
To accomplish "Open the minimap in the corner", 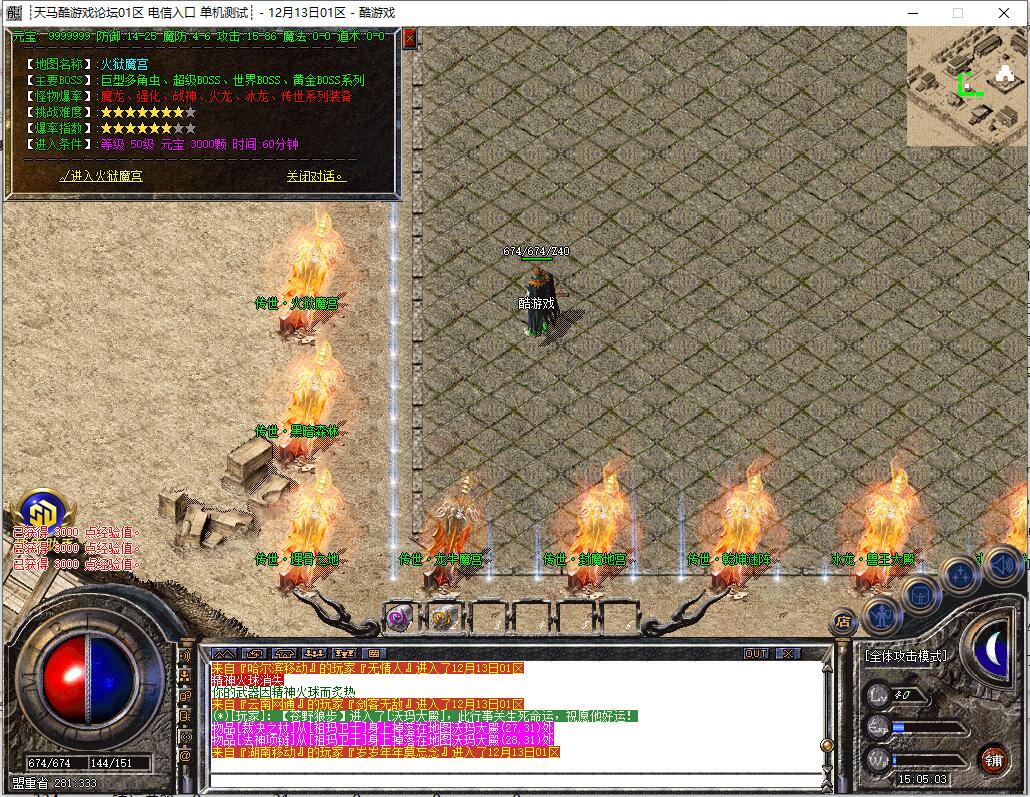I will point(966,86).
